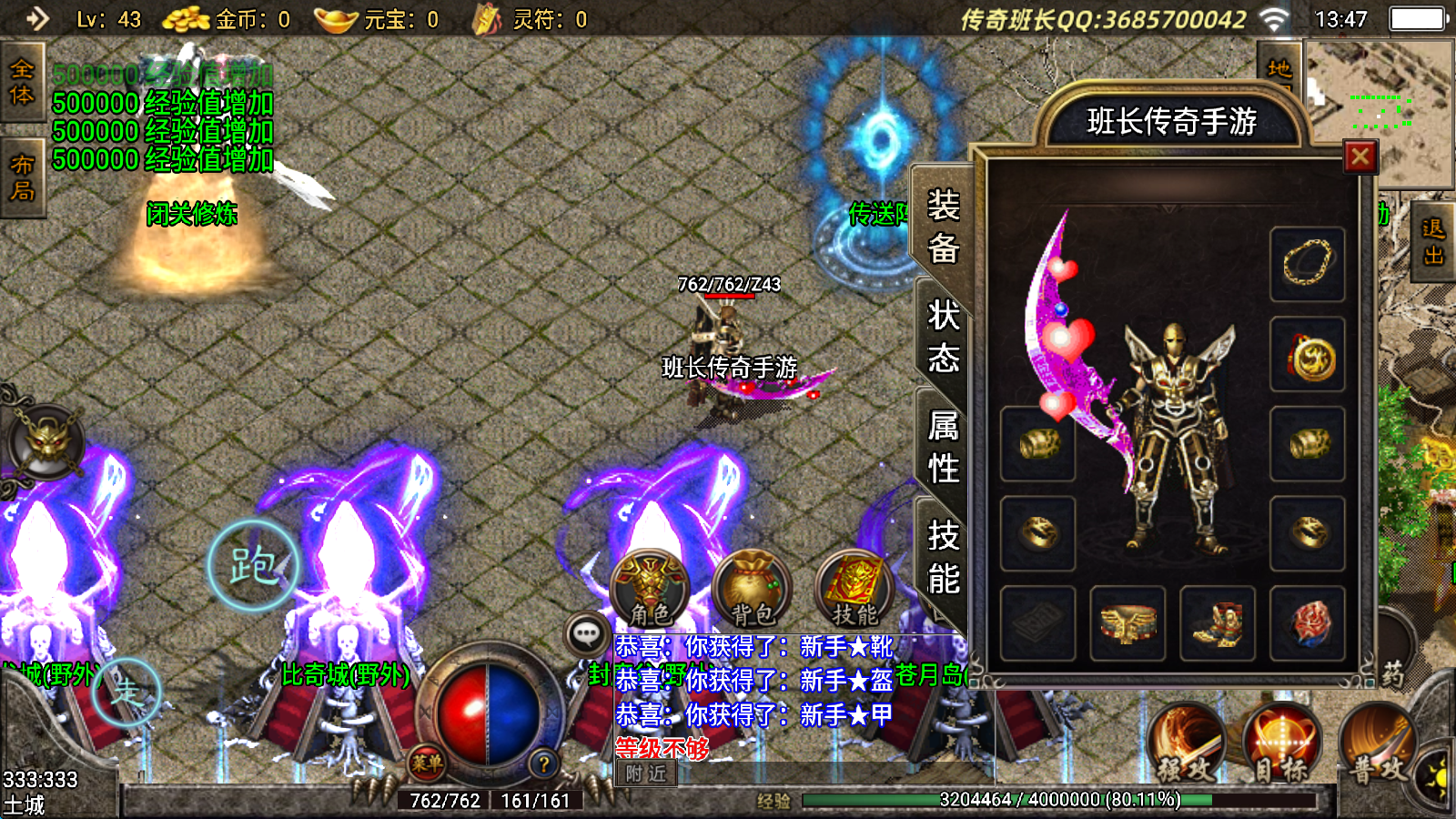Tap the 目标 target selection icon
This screenshot has width=1456, height=819.
[x=1283, y=737]
